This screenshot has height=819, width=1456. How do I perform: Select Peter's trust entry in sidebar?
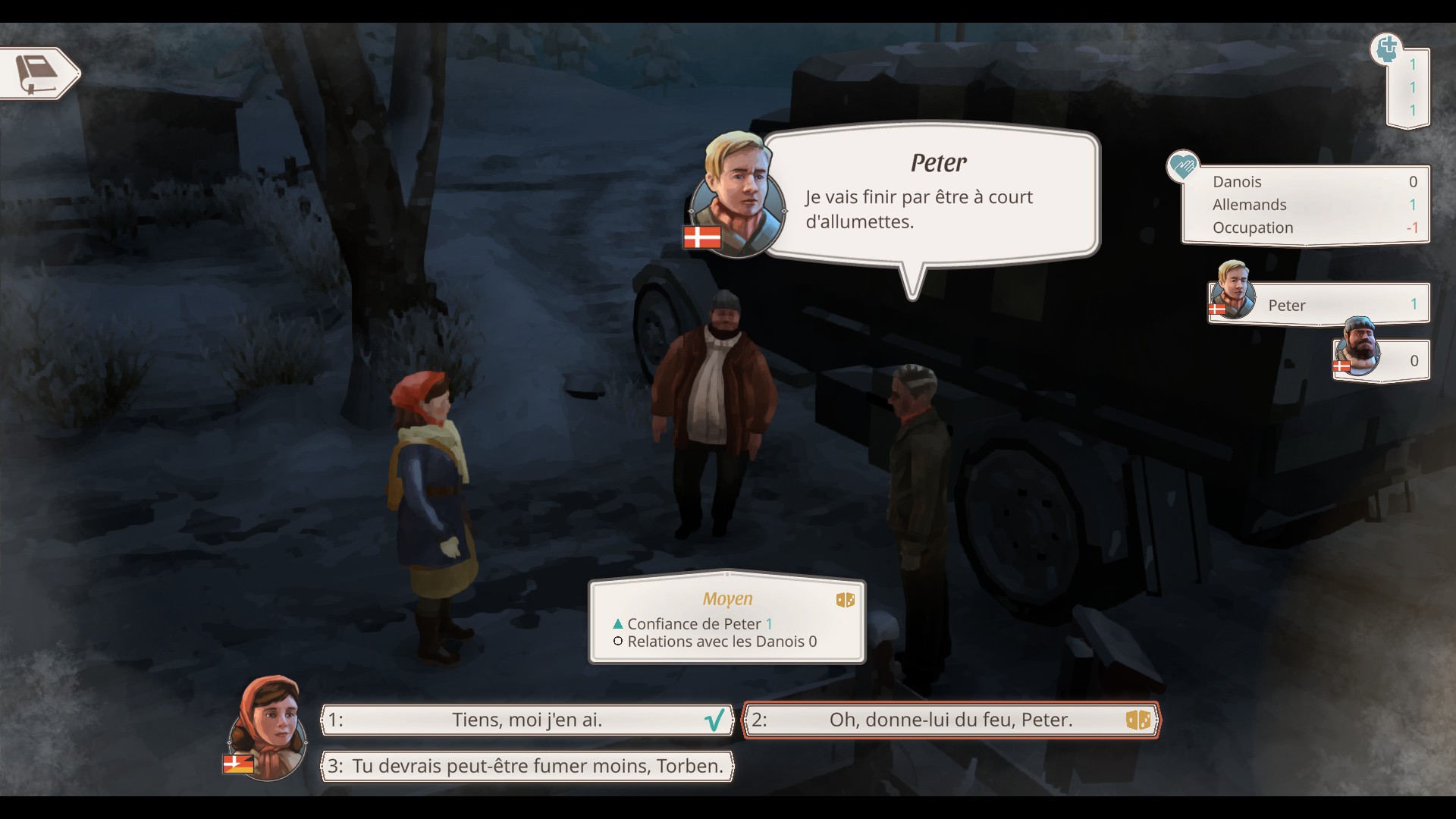[1319, 304]
